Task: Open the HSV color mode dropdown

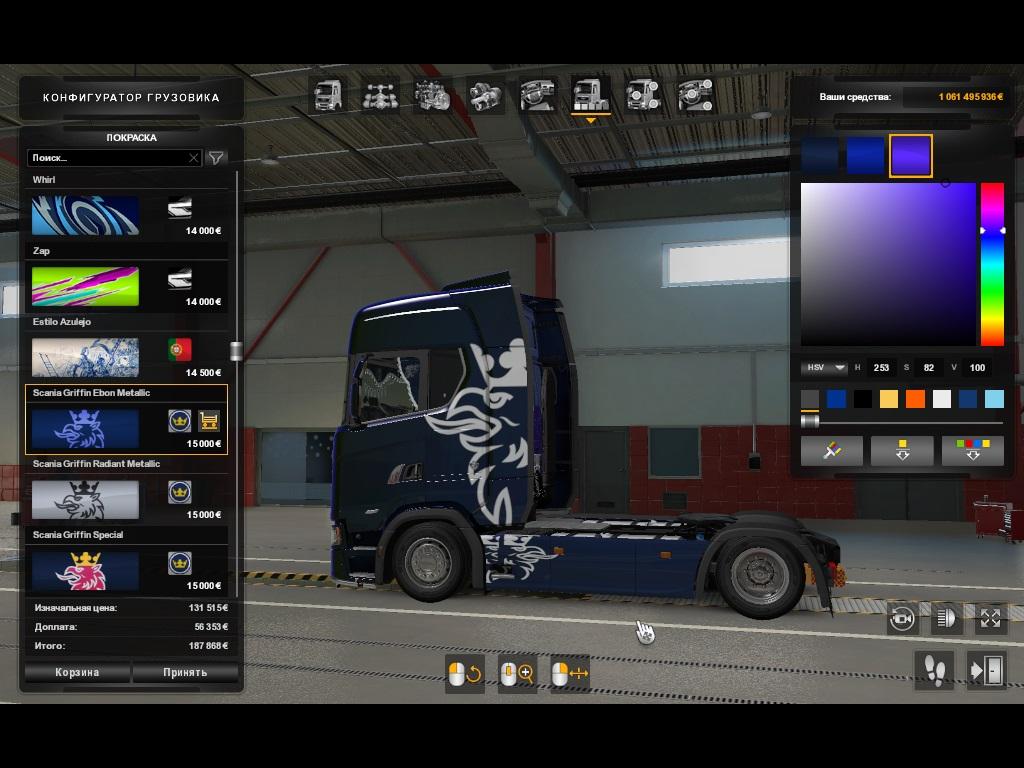Action: click(x=824, y=368)
